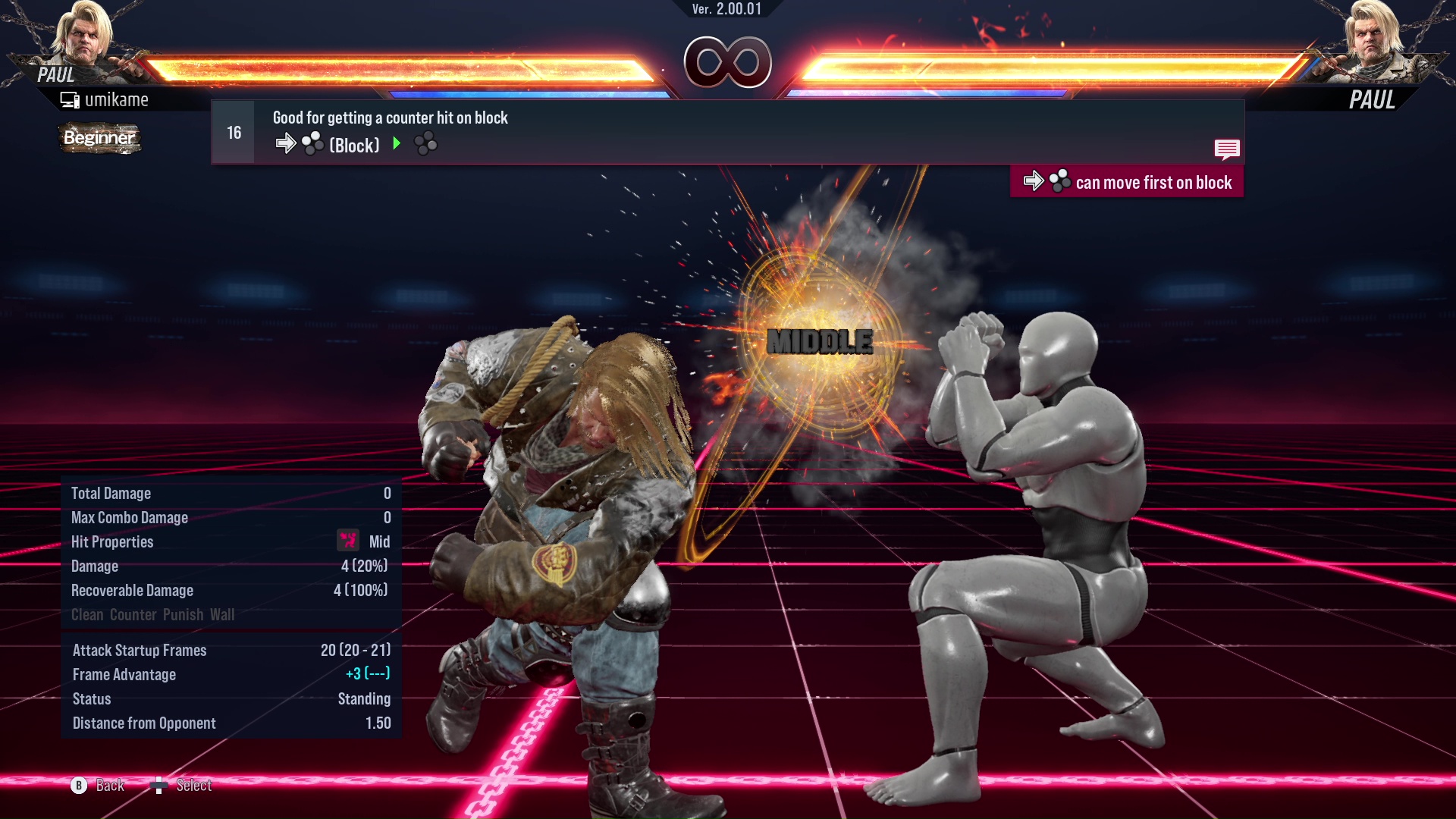Click the B Back prompt at bottom
1456x819 pixels.
[99, 786]
